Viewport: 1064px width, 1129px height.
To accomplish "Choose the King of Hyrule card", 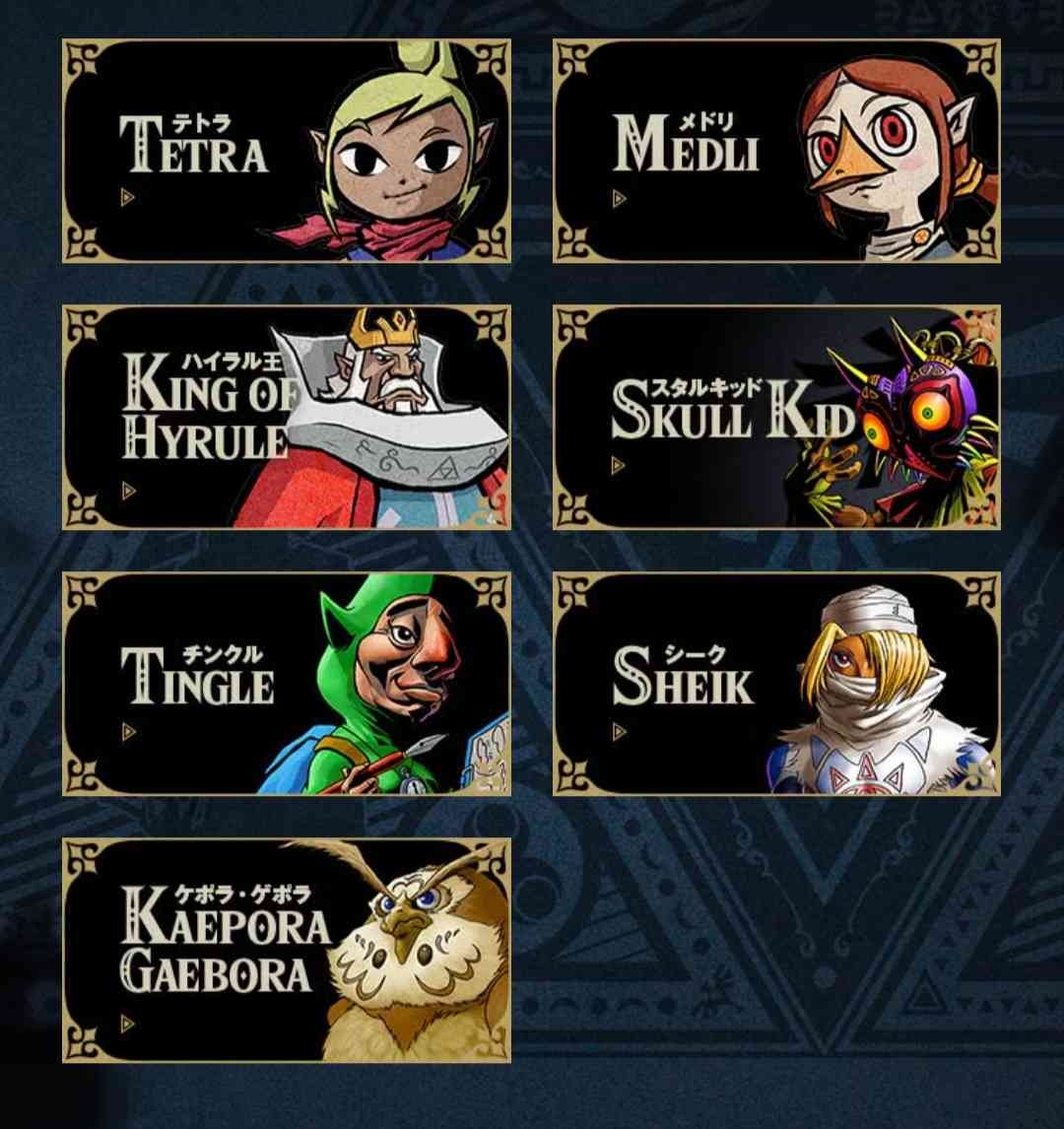I will 286,417.
